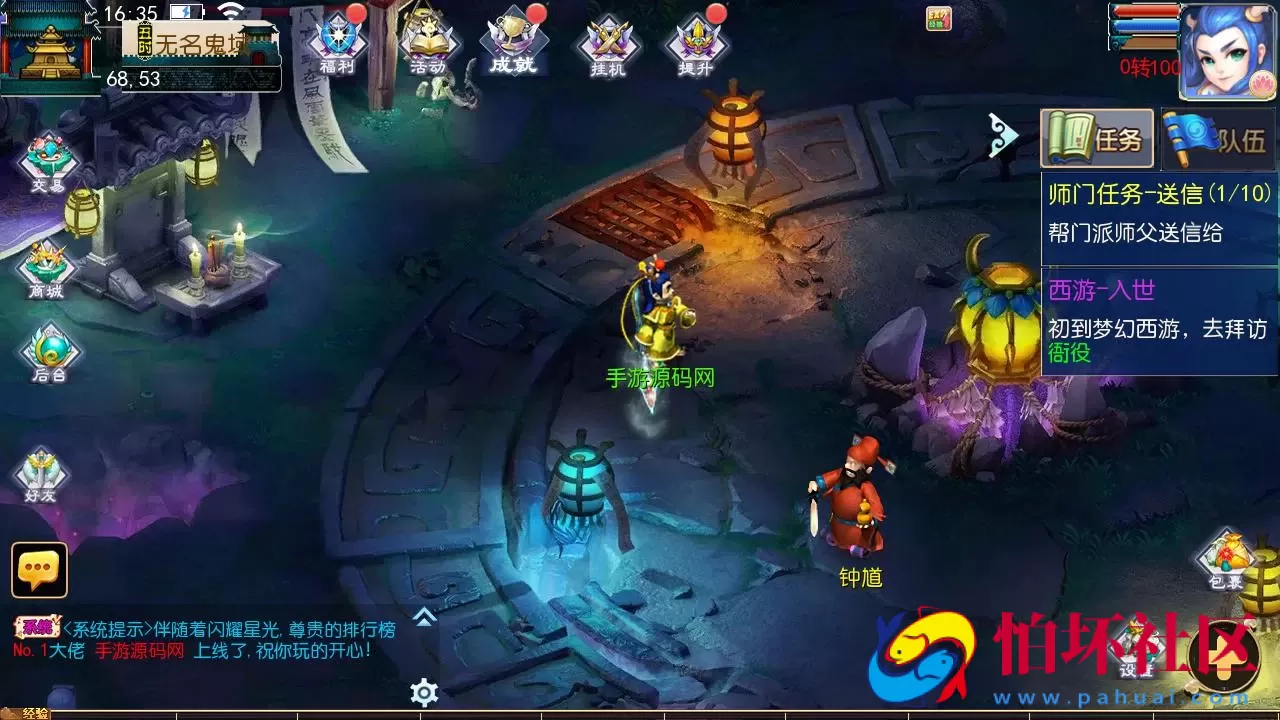Viewport: 1280px width, 720px height.
Task: Click the green 衙役 quest target link
Action: 1068,352
